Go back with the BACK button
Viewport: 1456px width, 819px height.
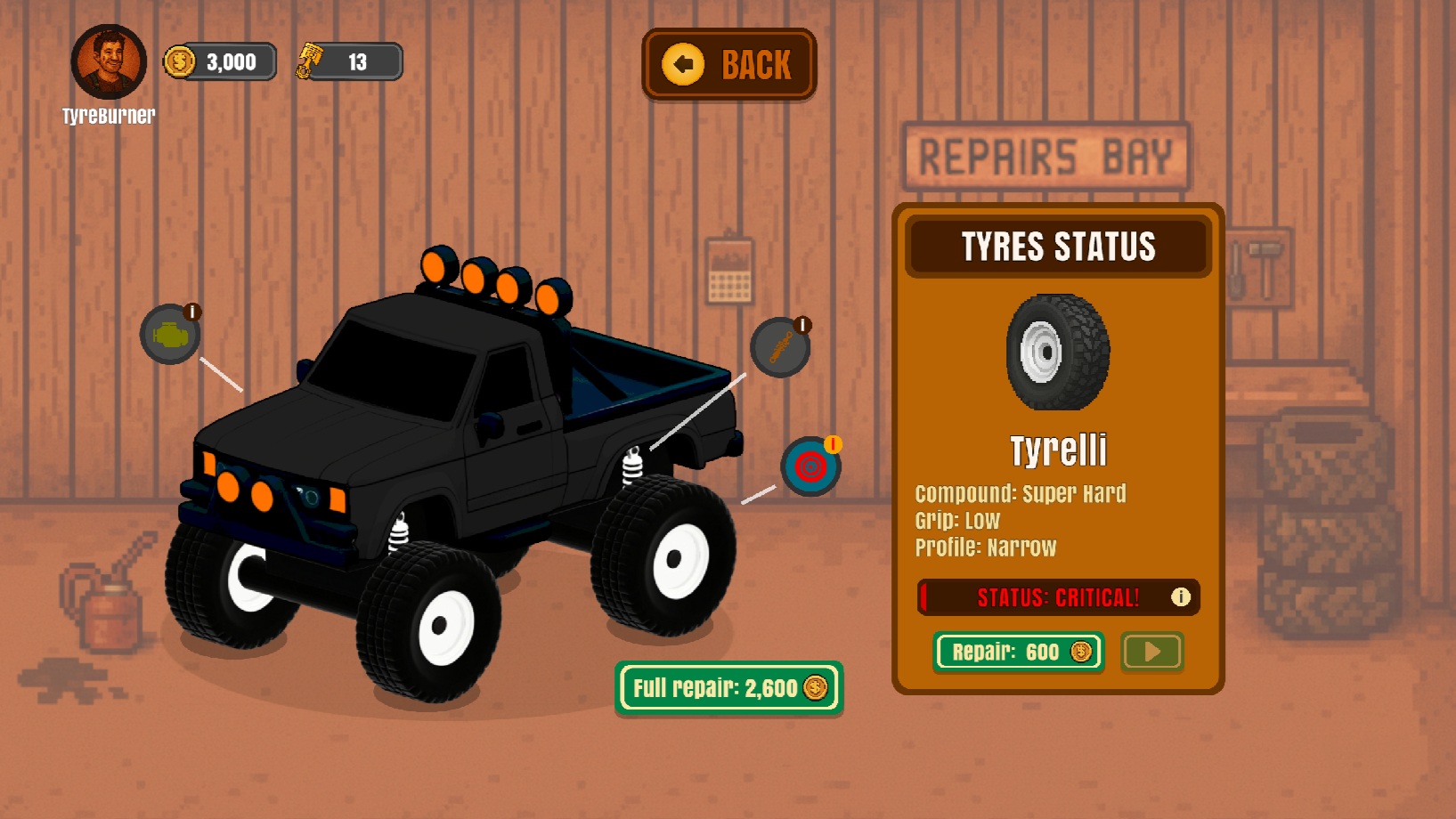(x=728, y=64)
